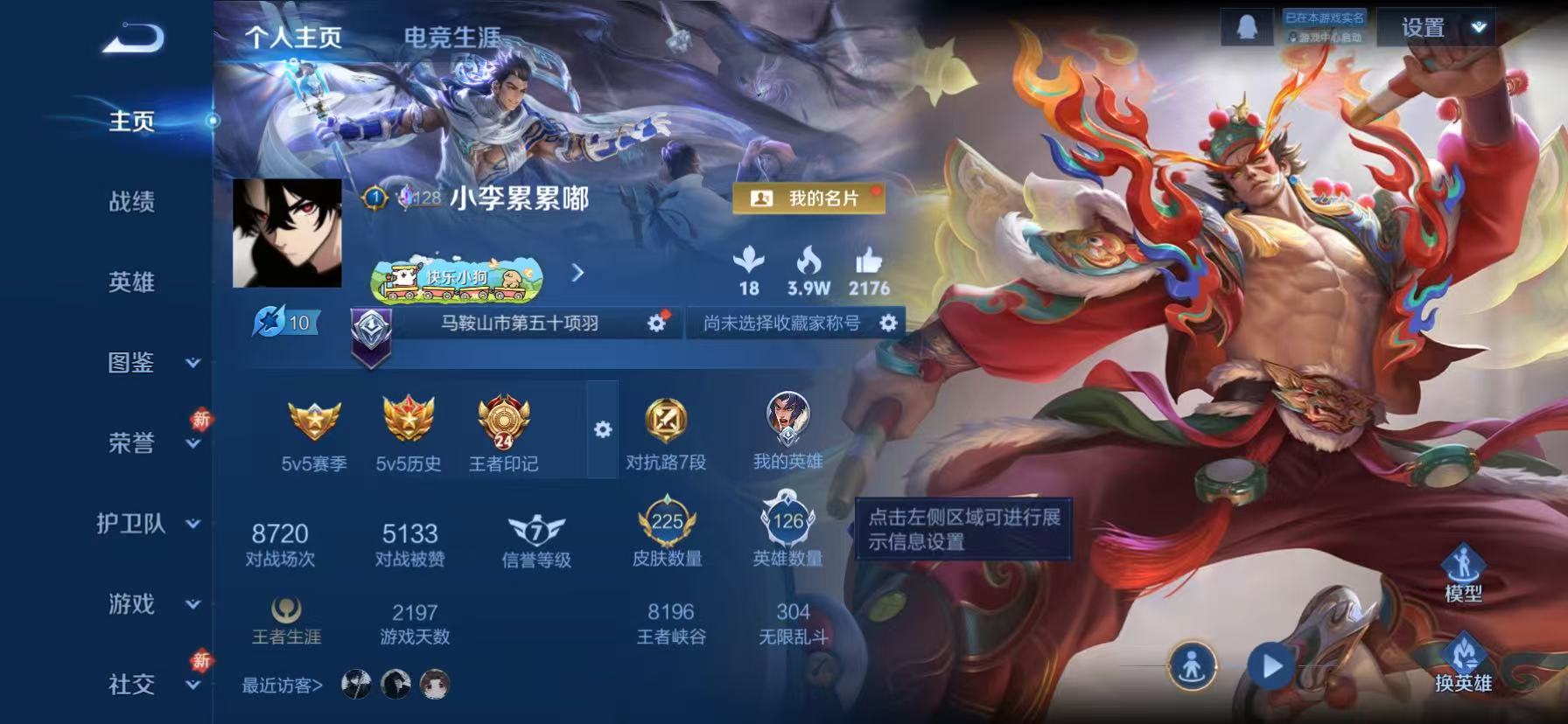Viewport: 1568px width, 724px height.
Task: Click the gear beside 马鞍山市第五十项羽 title
Action: [x=654, y=323]
